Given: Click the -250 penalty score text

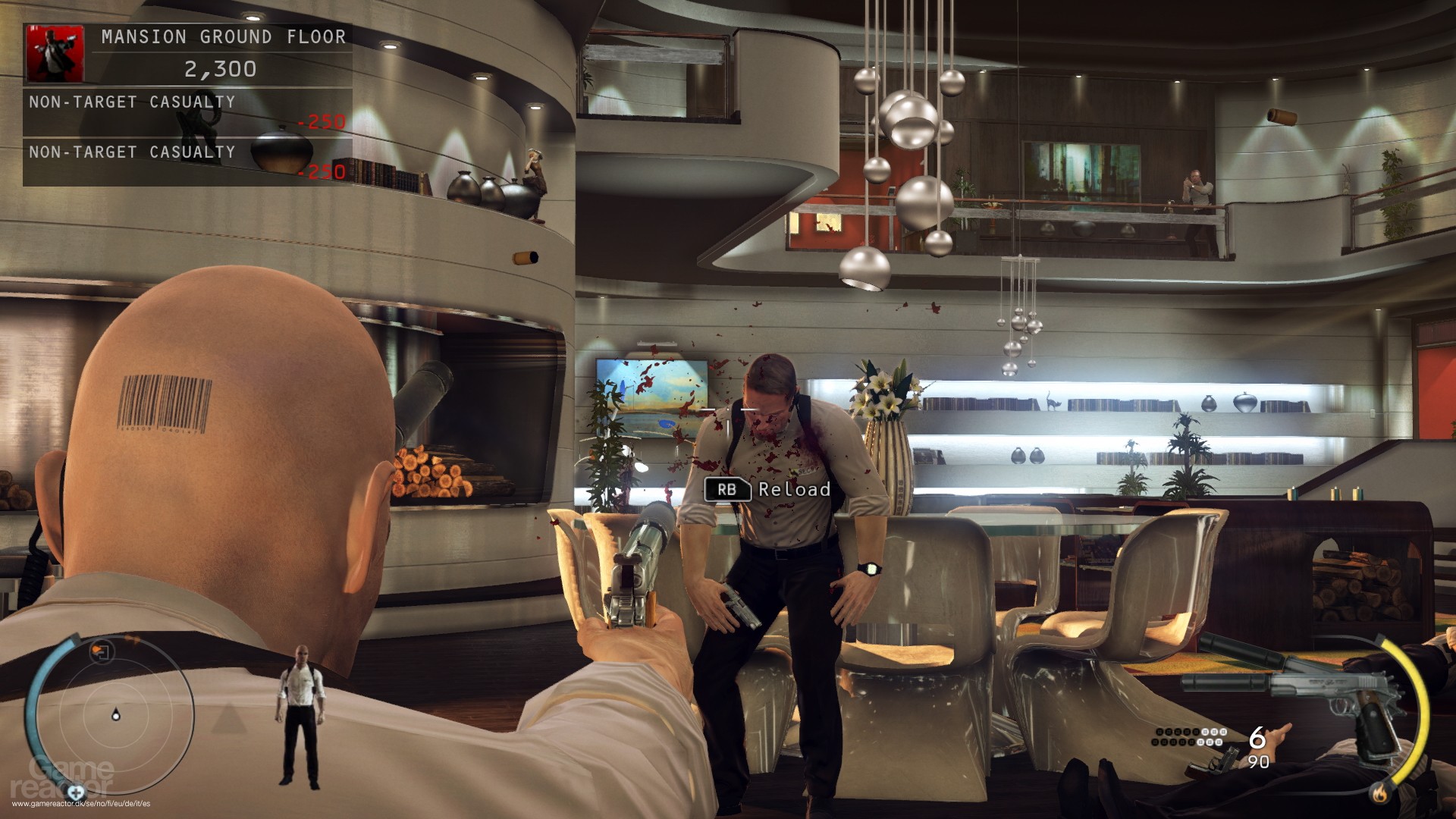Looking at the screenshot, I should point(325,121).
